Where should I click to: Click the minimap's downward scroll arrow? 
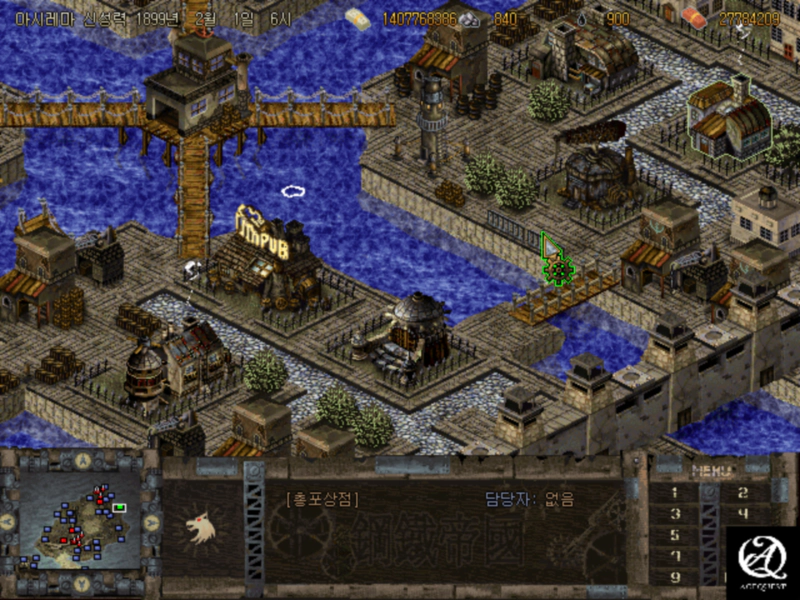click(81, 582)
